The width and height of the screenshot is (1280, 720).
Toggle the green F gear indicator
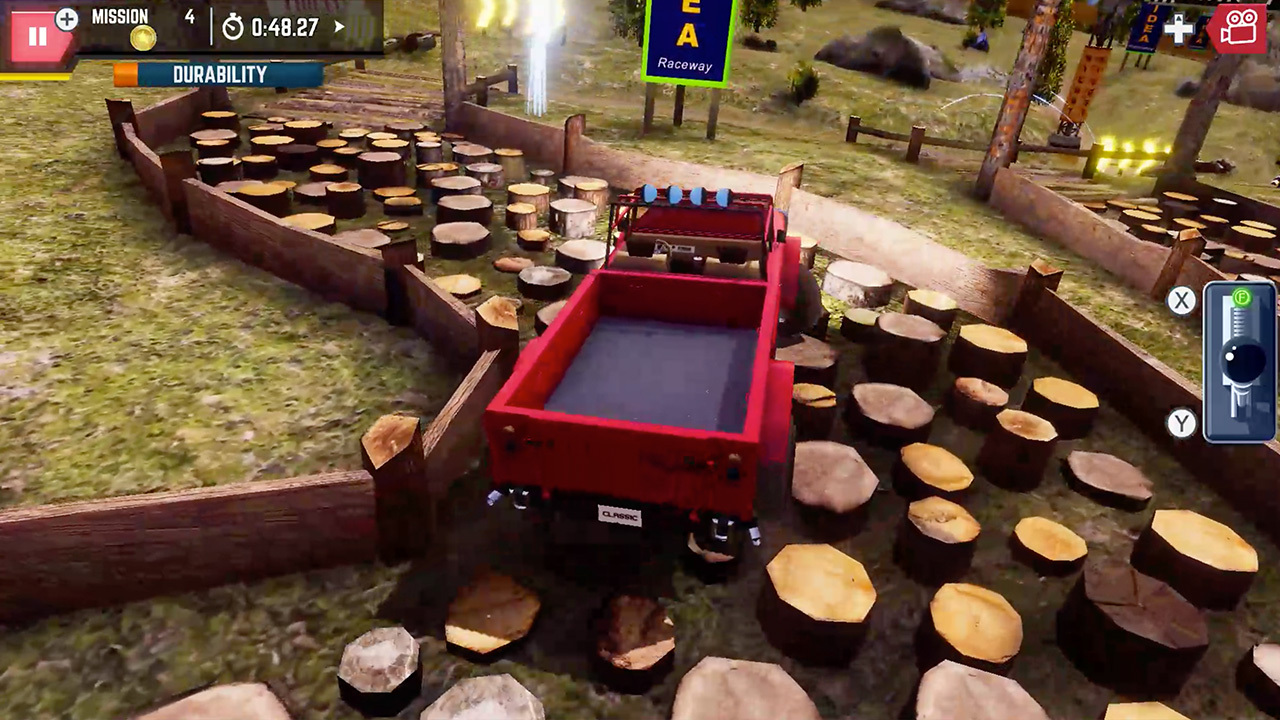[1240, 298]
